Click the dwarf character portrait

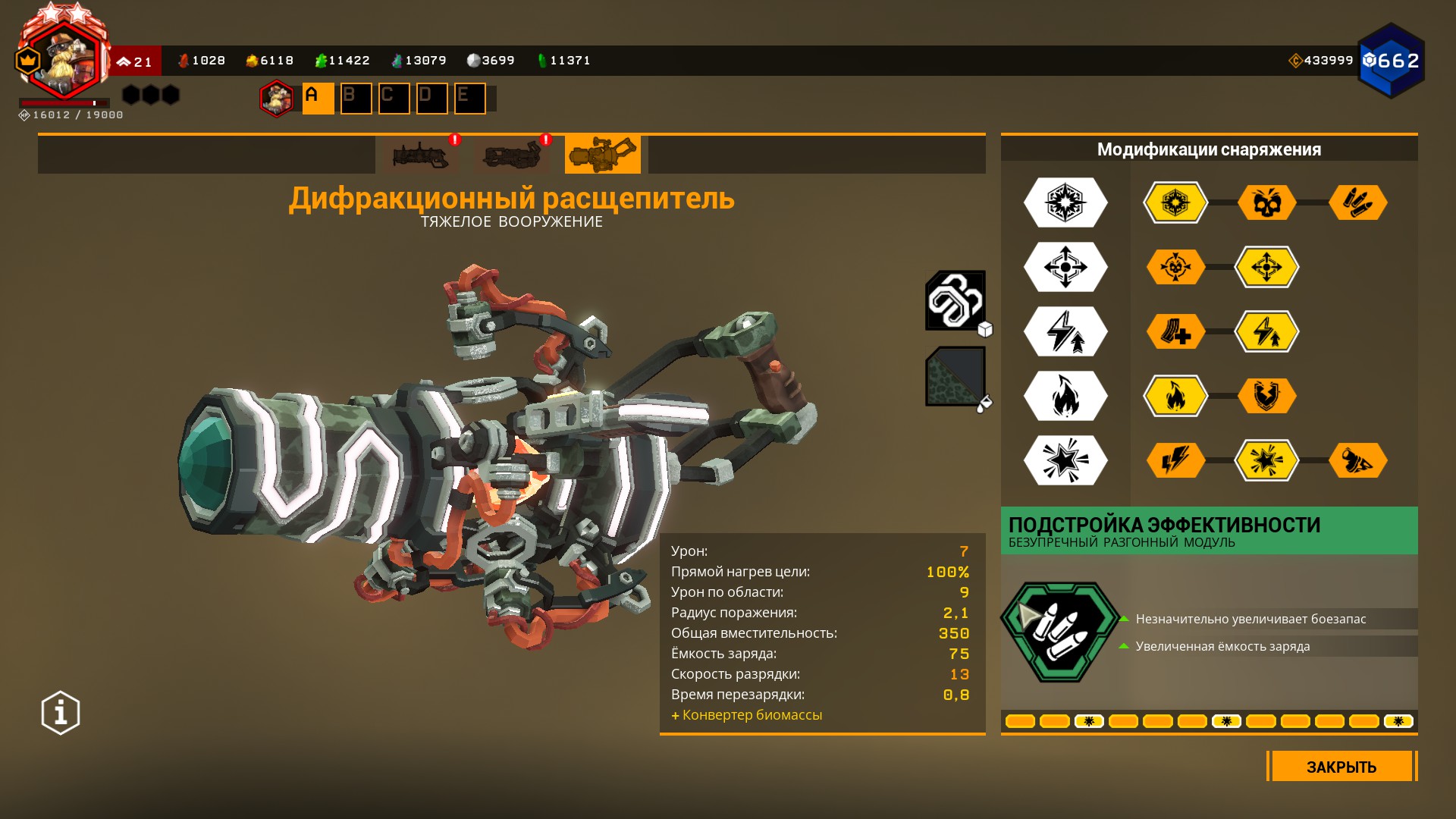tap(64, 59)
